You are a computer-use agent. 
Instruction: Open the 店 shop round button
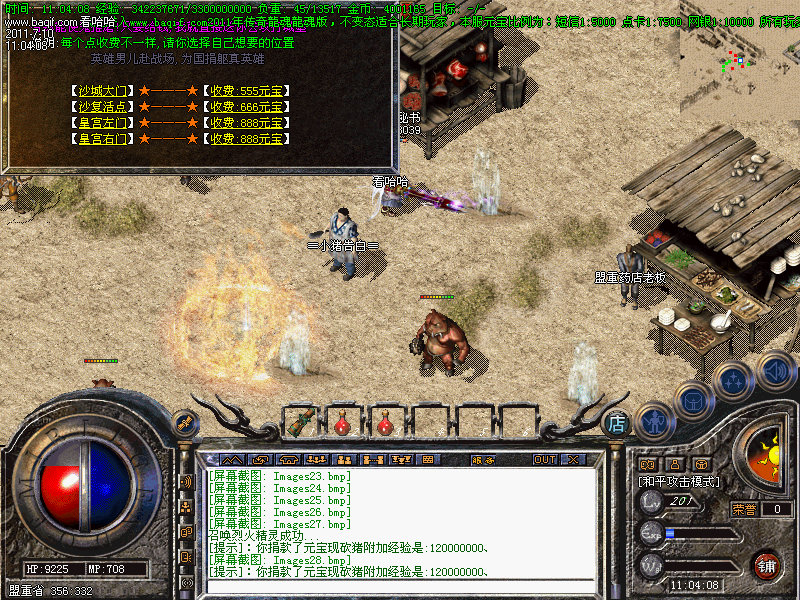617,423
